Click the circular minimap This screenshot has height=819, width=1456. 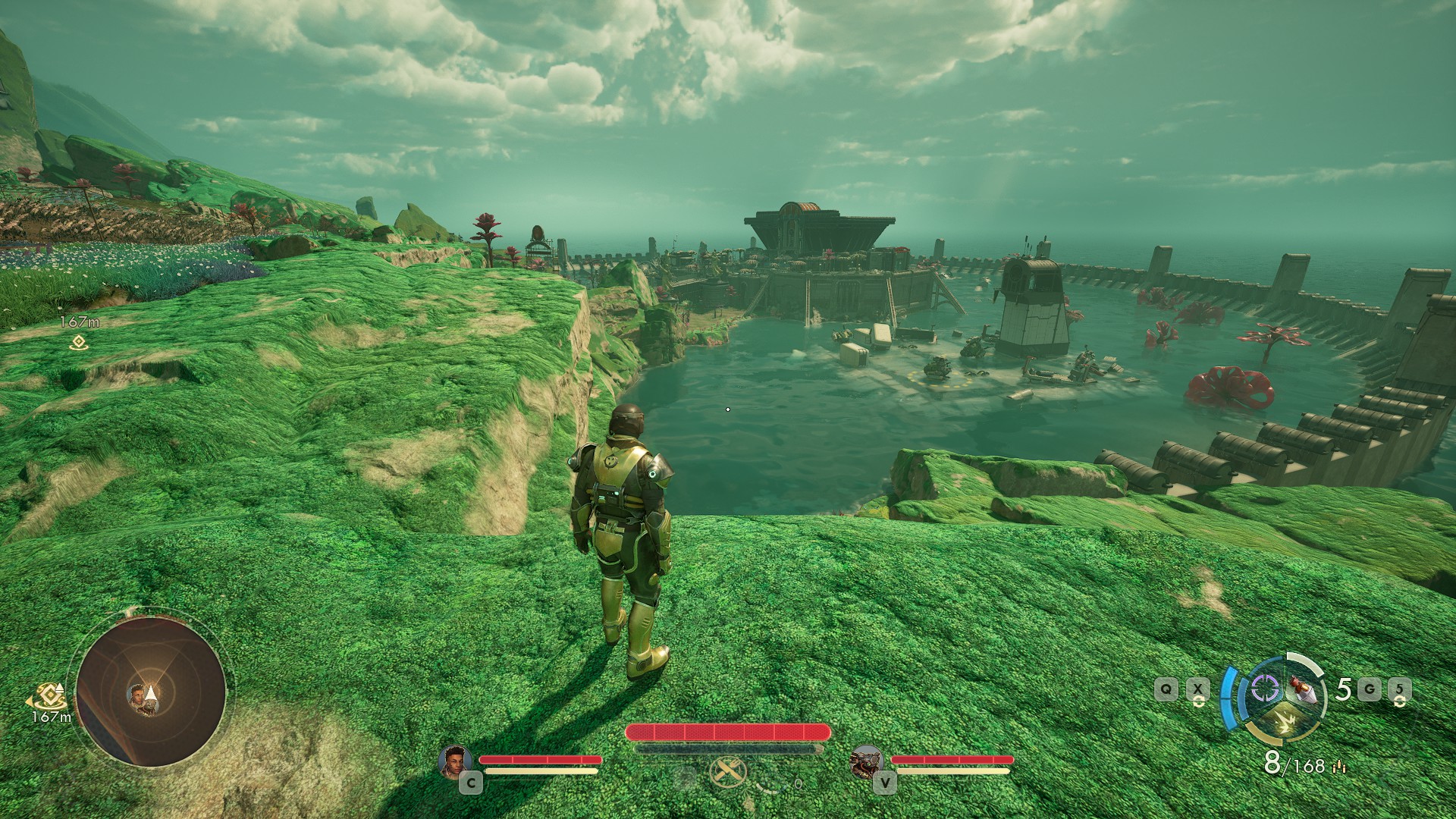pyautogui.click(x=151, y=689)
